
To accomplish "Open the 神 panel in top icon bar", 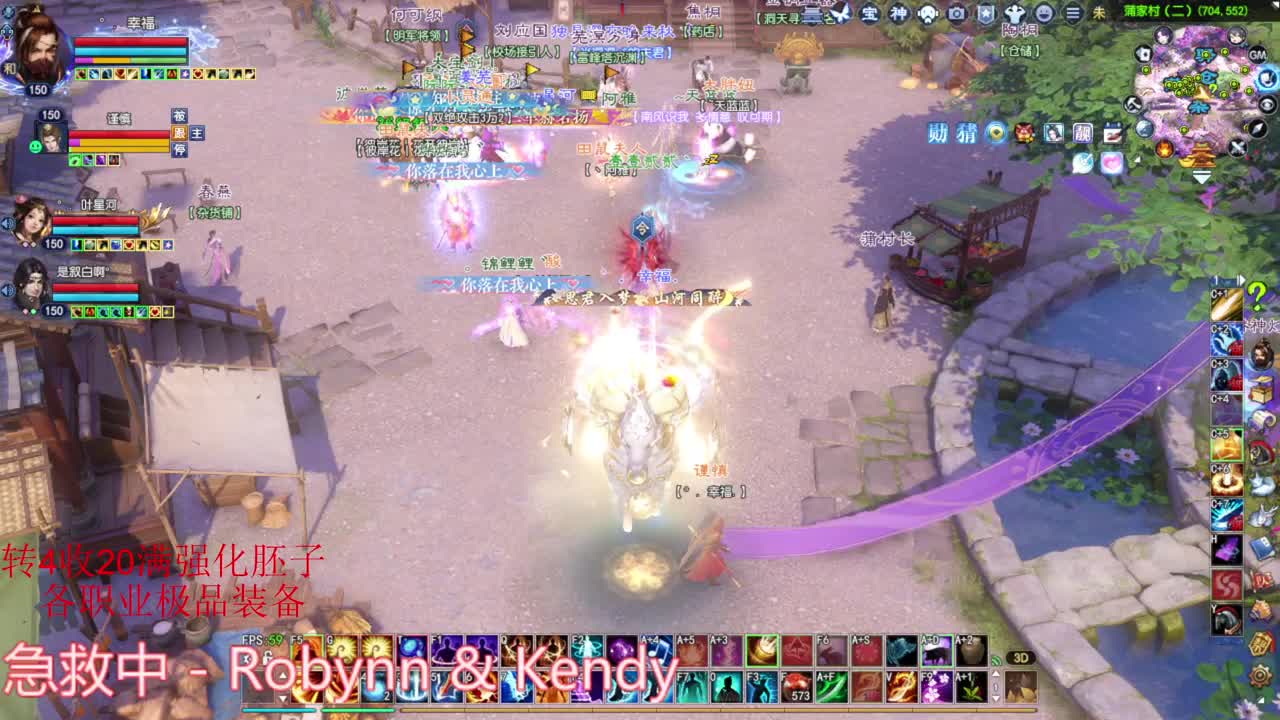I will (899, 13).
